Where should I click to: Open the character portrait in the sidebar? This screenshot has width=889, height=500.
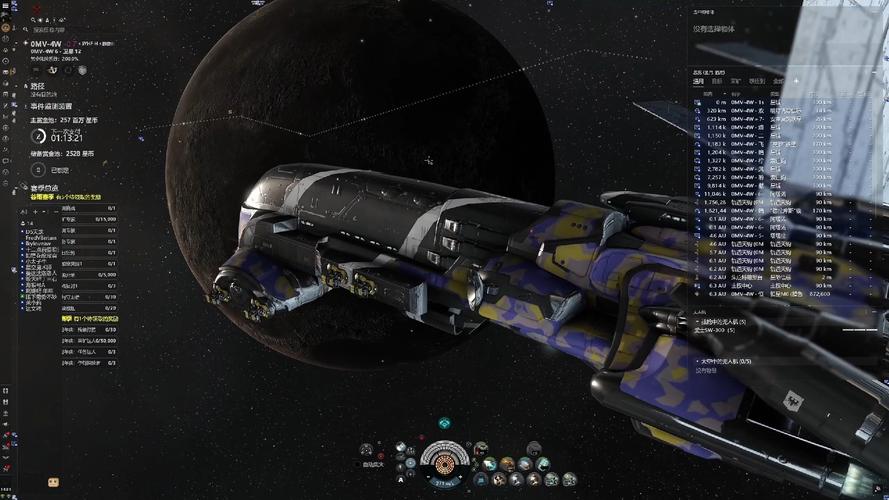[7, 27]
